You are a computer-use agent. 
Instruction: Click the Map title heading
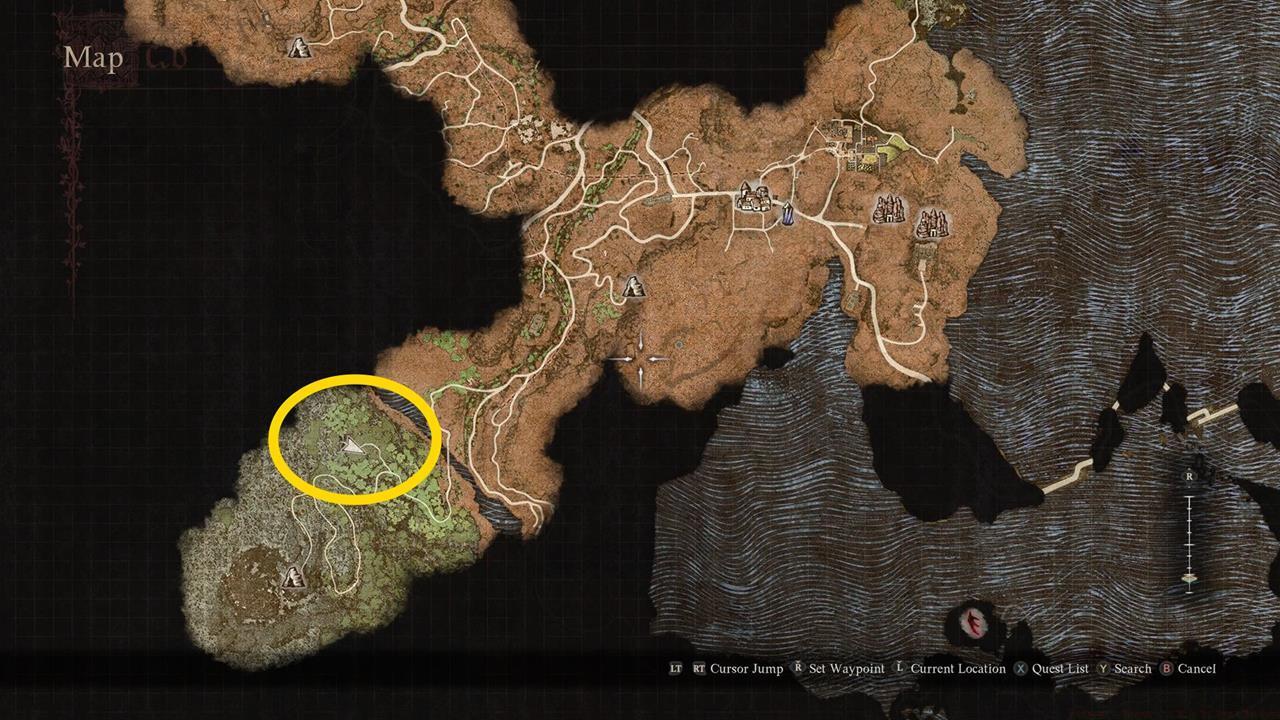coord(92,58)
